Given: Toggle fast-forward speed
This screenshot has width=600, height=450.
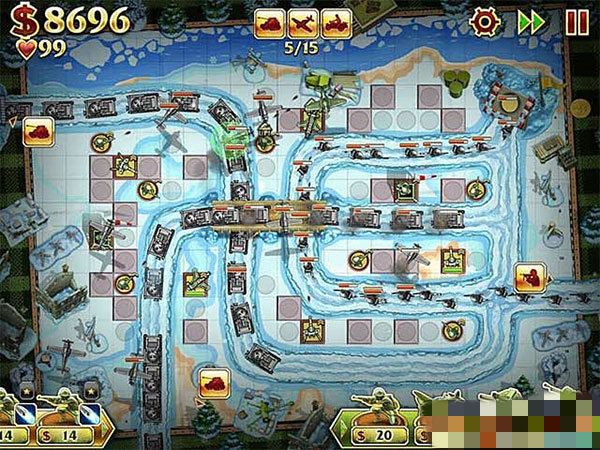Looking at the screenshot, I should point(531,21).
